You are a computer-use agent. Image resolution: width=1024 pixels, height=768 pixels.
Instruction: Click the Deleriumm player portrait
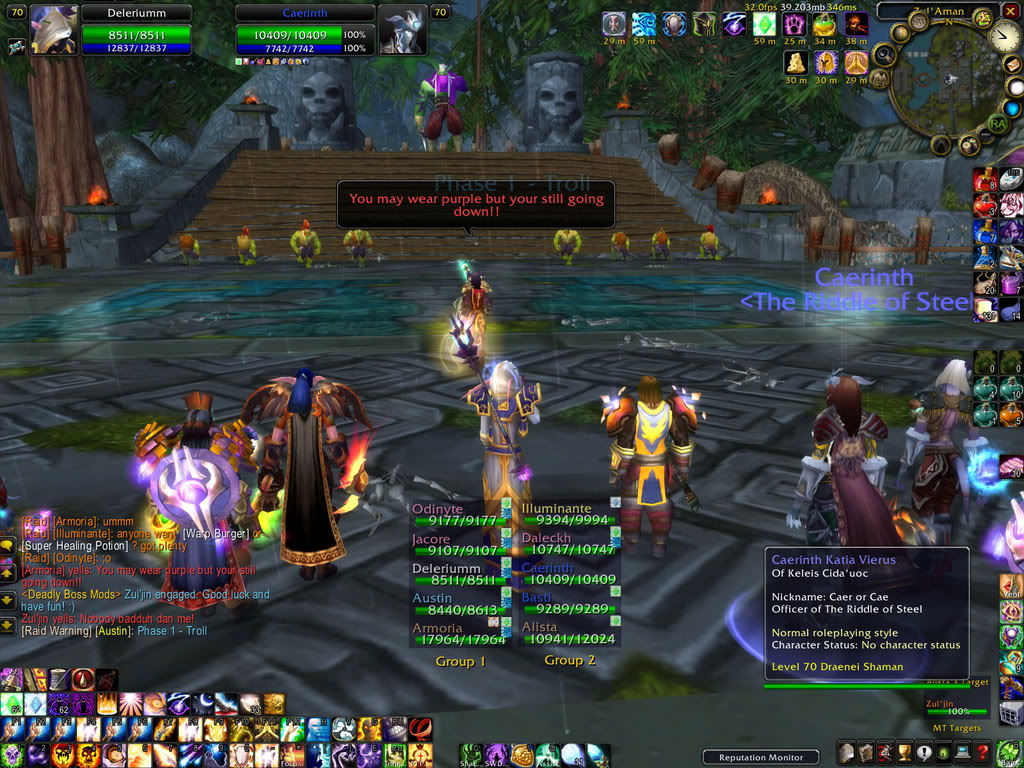pyautogui.click(x=54, y=29)
